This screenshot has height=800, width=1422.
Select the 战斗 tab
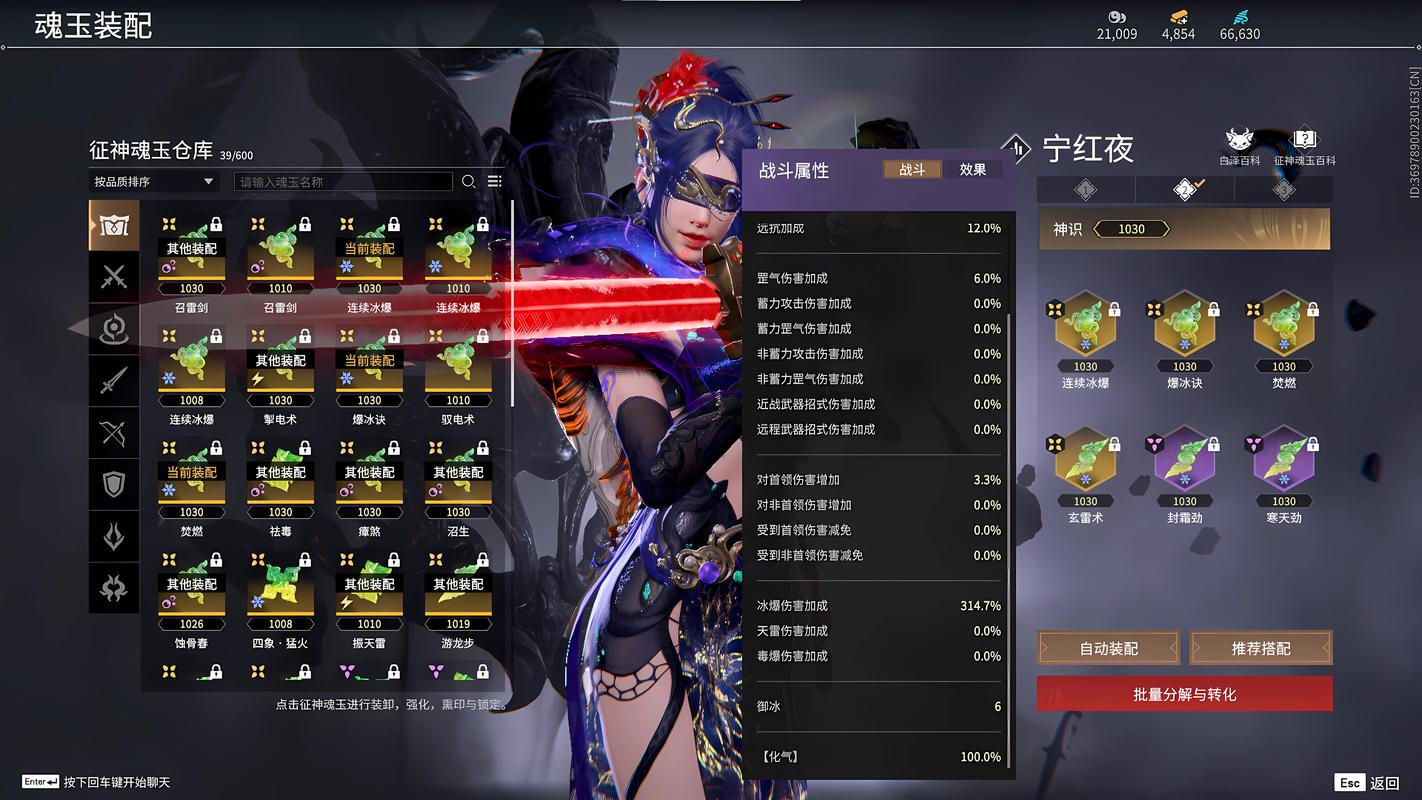click(912, 170)
